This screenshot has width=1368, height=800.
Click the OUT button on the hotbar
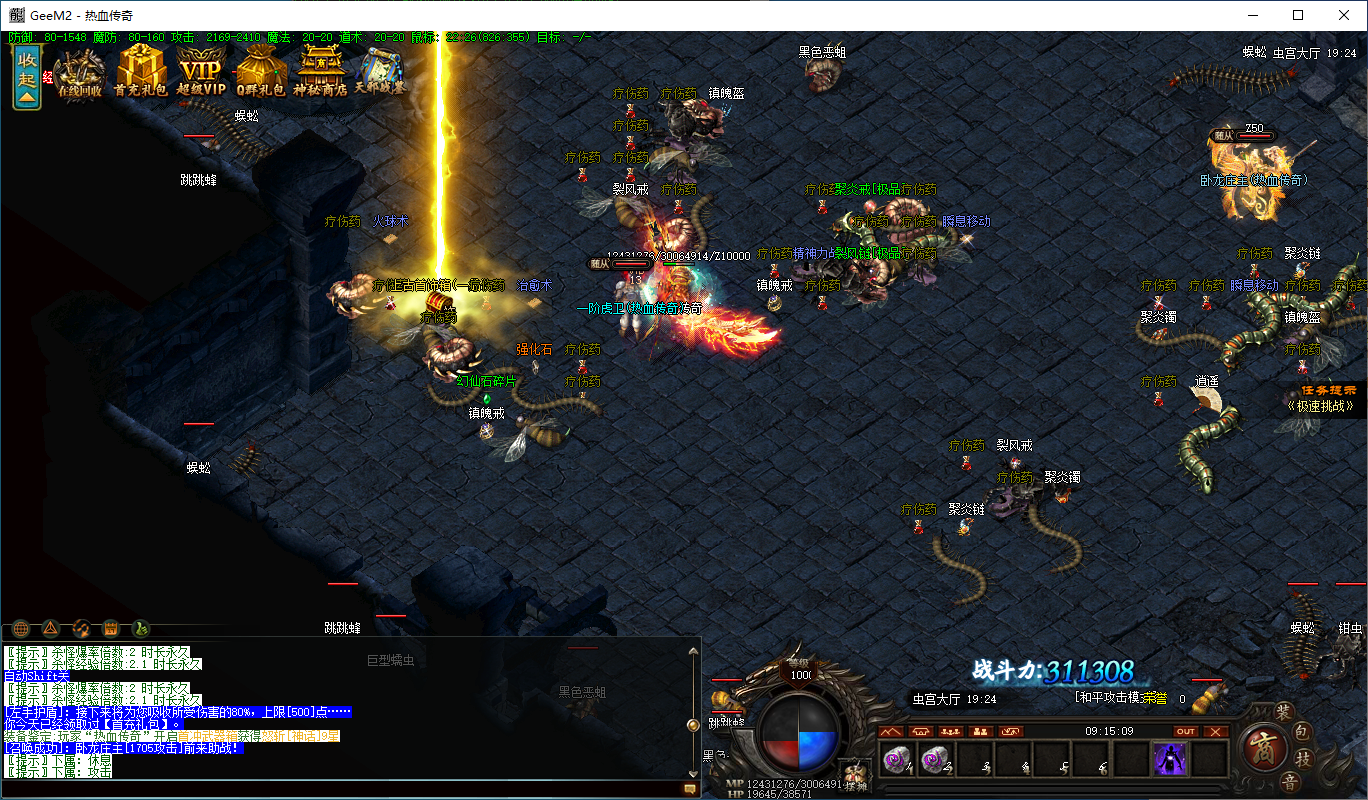(1186, 731)
